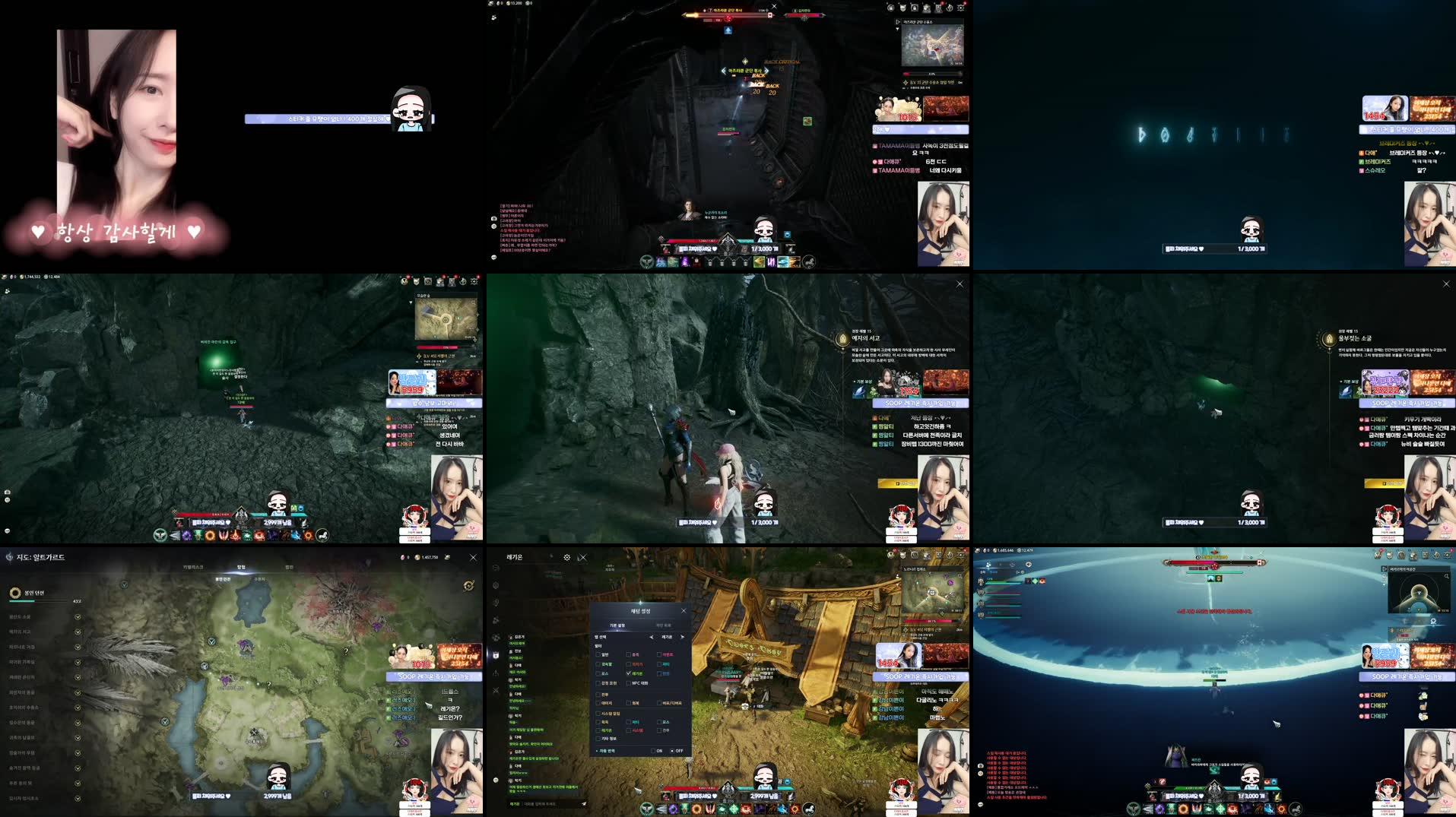Screen dimensions: 1456x817
Task: Click the red flame skill icon on the hotbar
Action: coord(745,808)
